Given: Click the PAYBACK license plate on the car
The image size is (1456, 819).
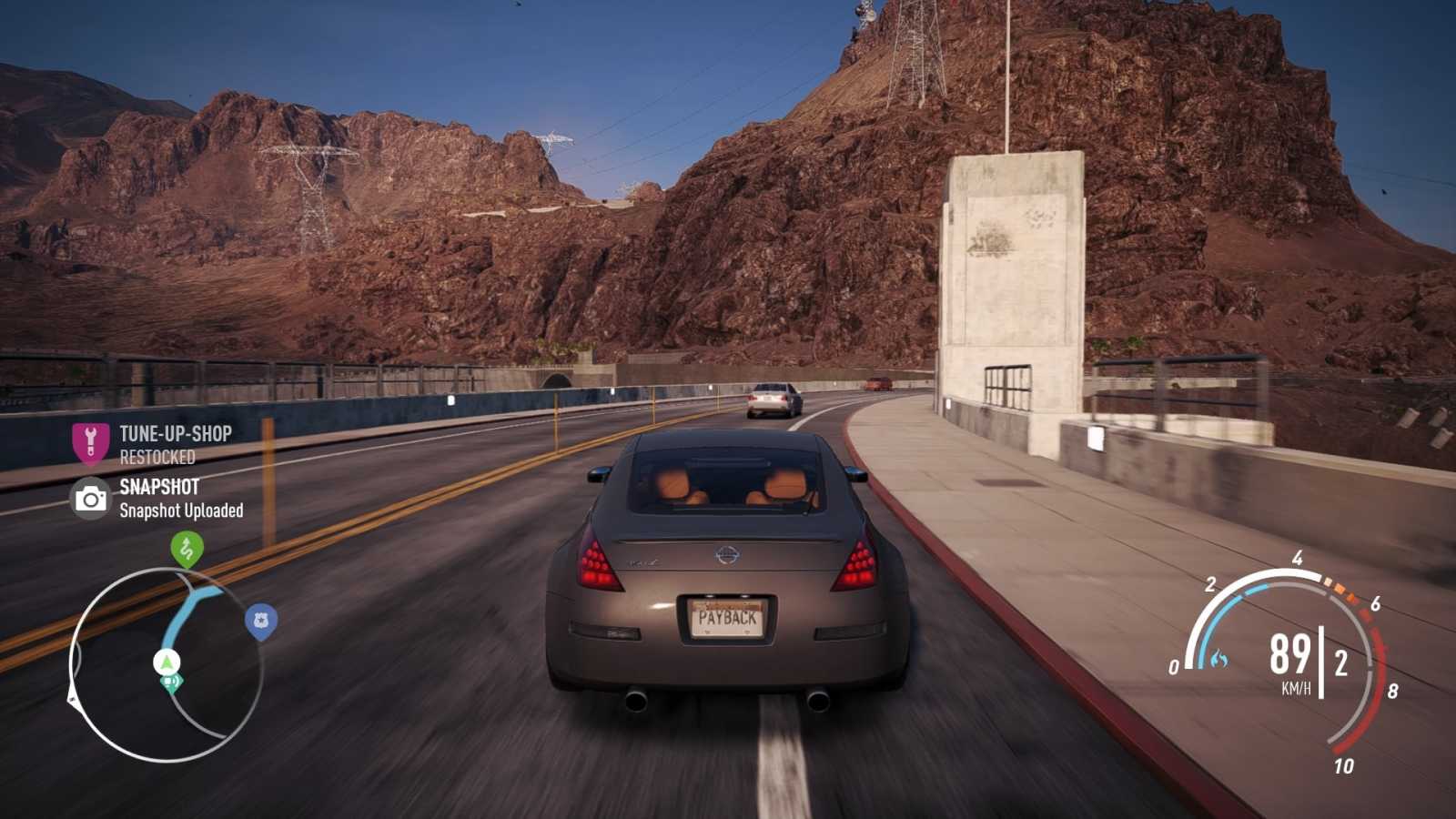Looking at the screenshot, I should pyautogui.click(x=727, y=617).
